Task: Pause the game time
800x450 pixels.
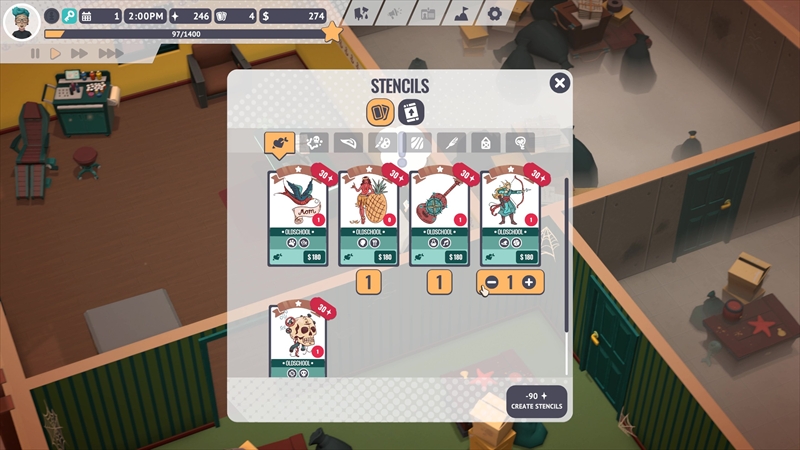Action: tap(36, 53)
